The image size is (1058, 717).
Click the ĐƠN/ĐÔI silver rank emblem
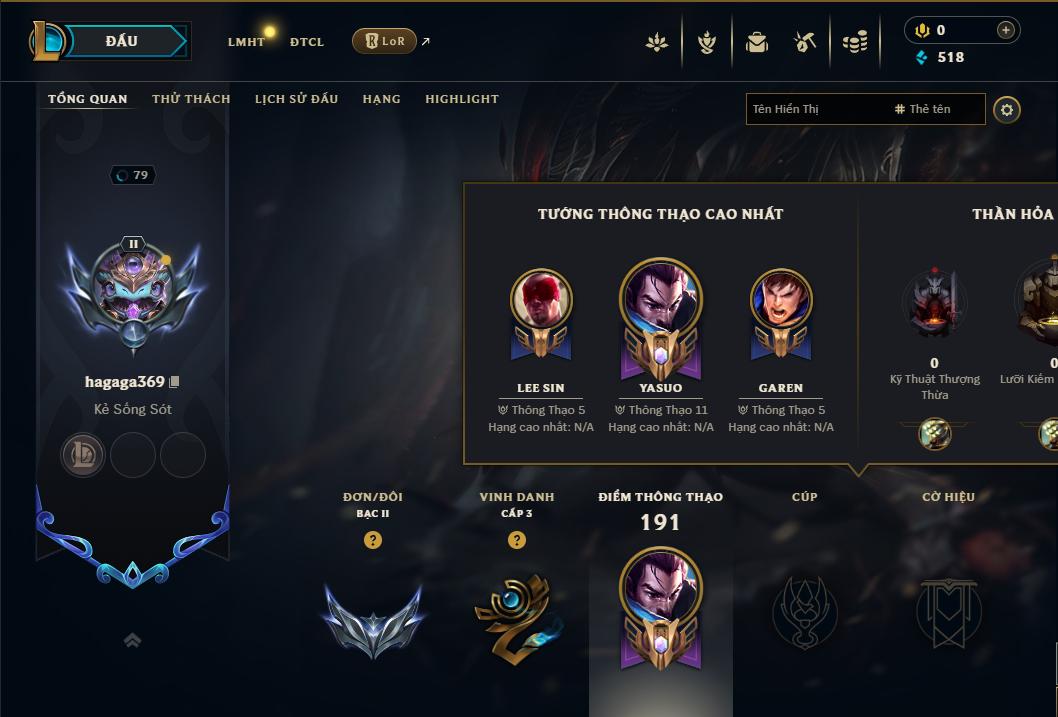point(373,619)
